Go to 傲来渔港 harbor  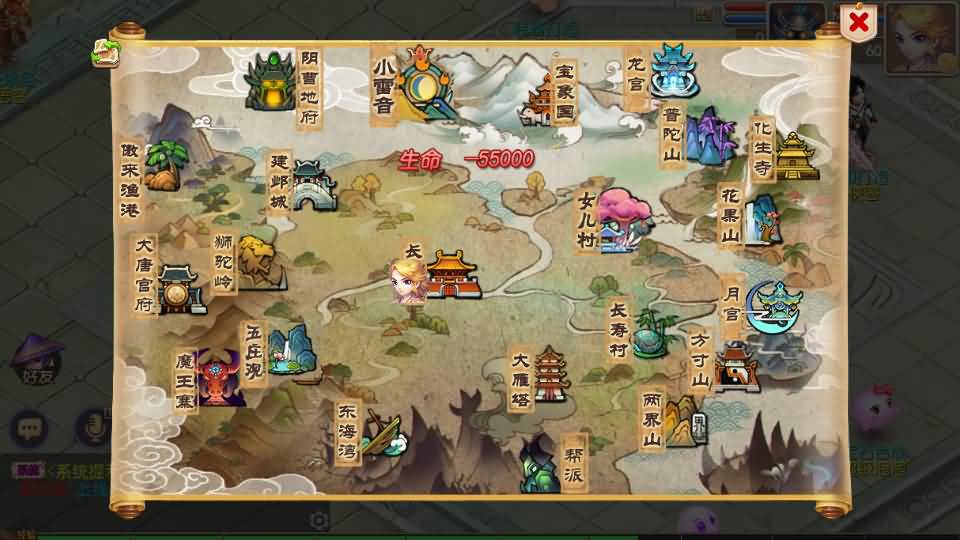pos(163,164)
